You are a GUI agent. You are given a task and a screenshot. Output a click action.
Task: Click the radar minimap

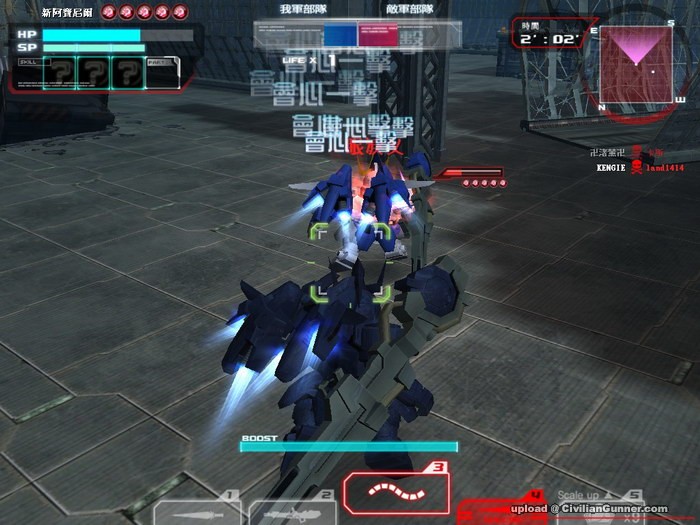coord(636,65)
